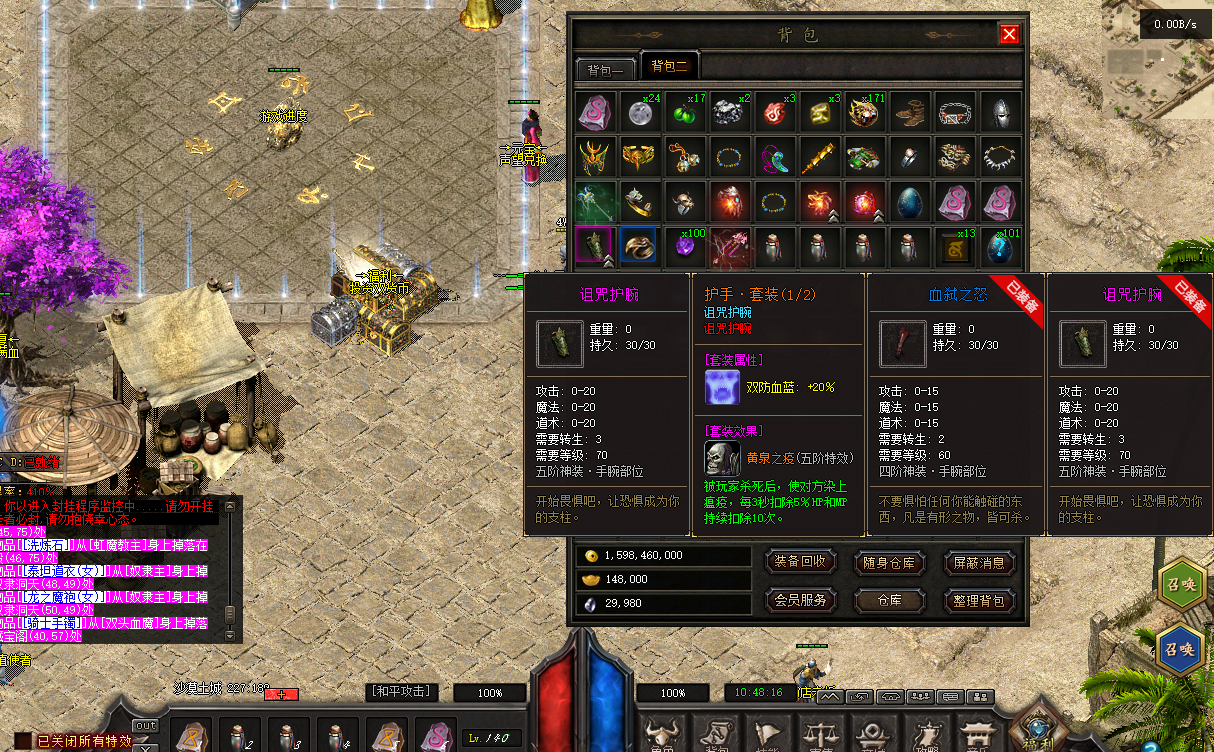Click the small out button by hotbar
Viewport: 1214px width, 752px height.
(146, 725)
